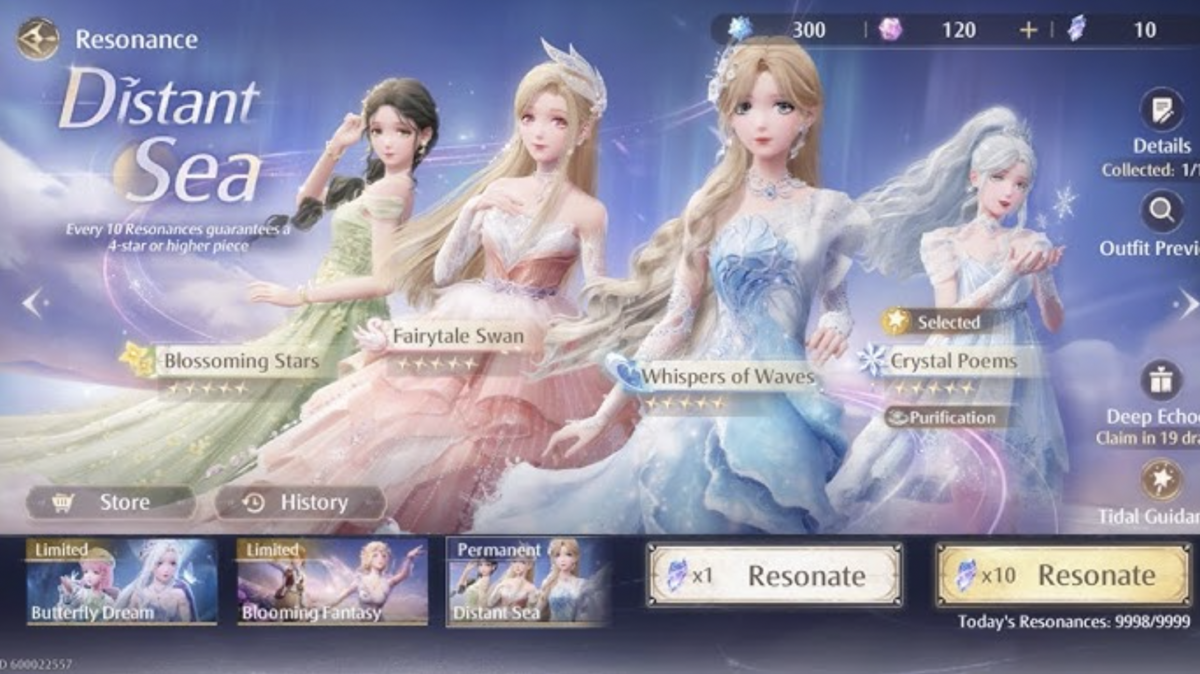View Resonance History

tap(299, 502)
